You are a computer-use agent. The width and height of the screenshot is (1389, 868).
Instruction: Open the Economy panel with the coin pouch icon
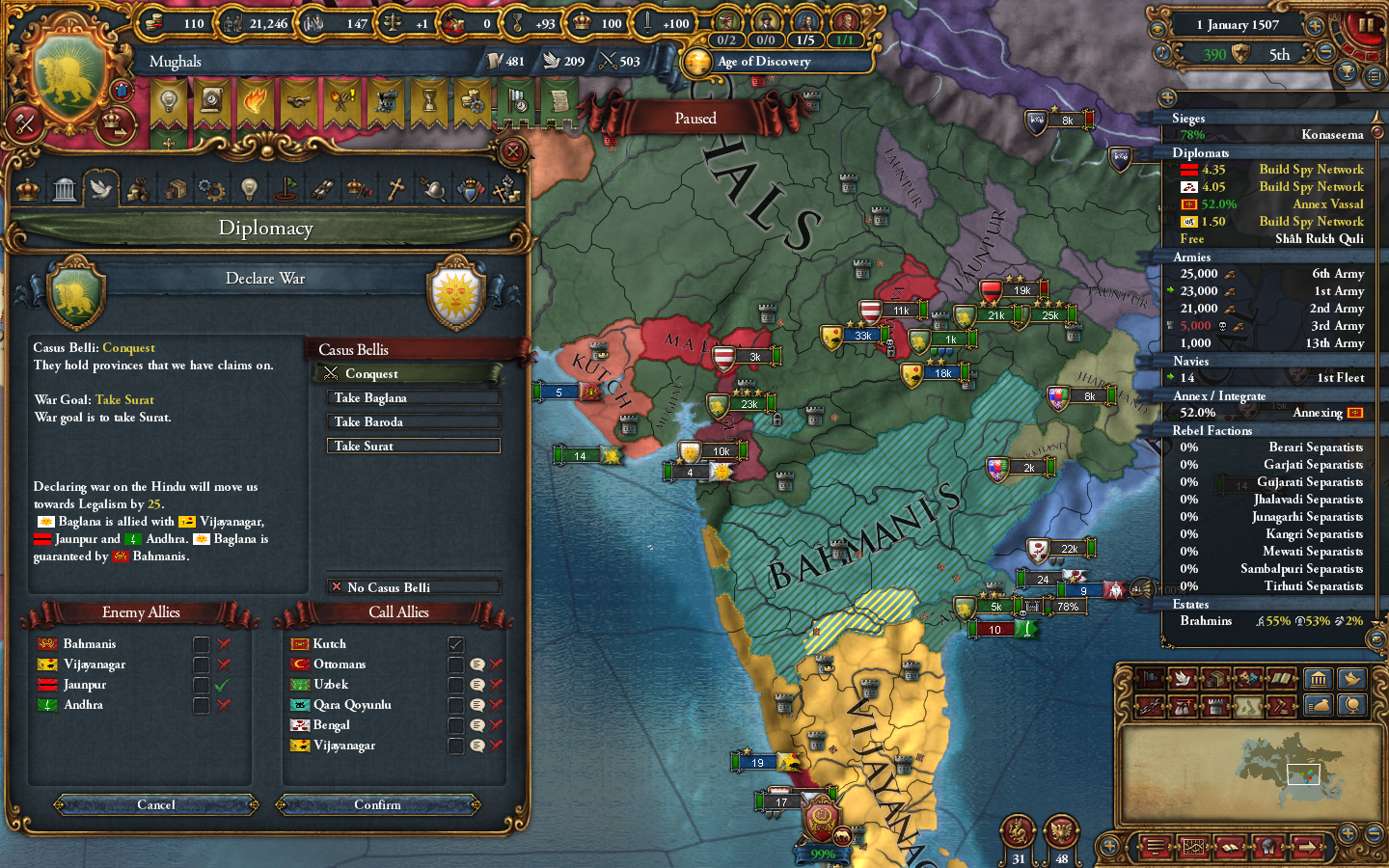pos(138,188)
